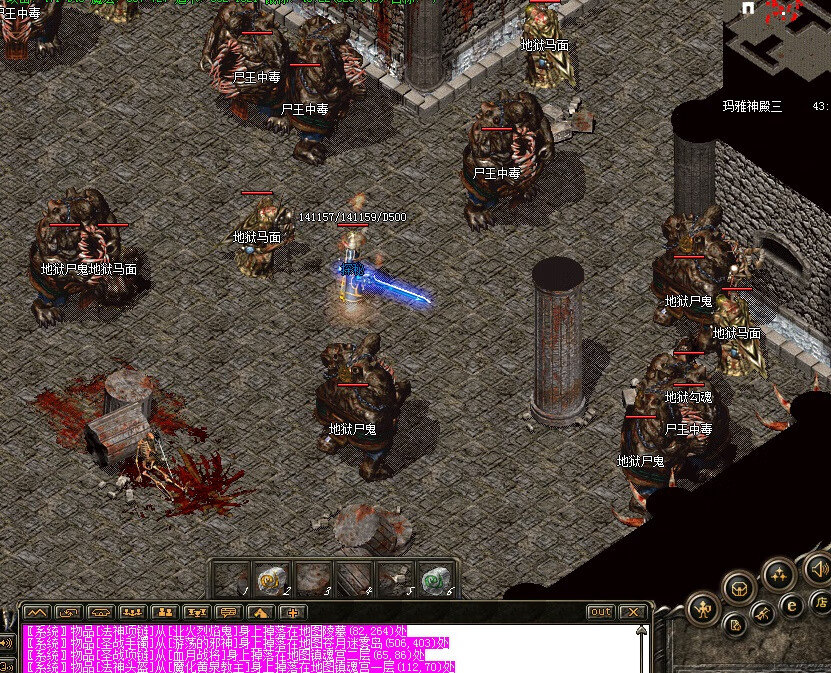This screenshot has width=831, height=673.
Task: Close the game with the X button
Action: pyautogui.click(x=632, y=611)
